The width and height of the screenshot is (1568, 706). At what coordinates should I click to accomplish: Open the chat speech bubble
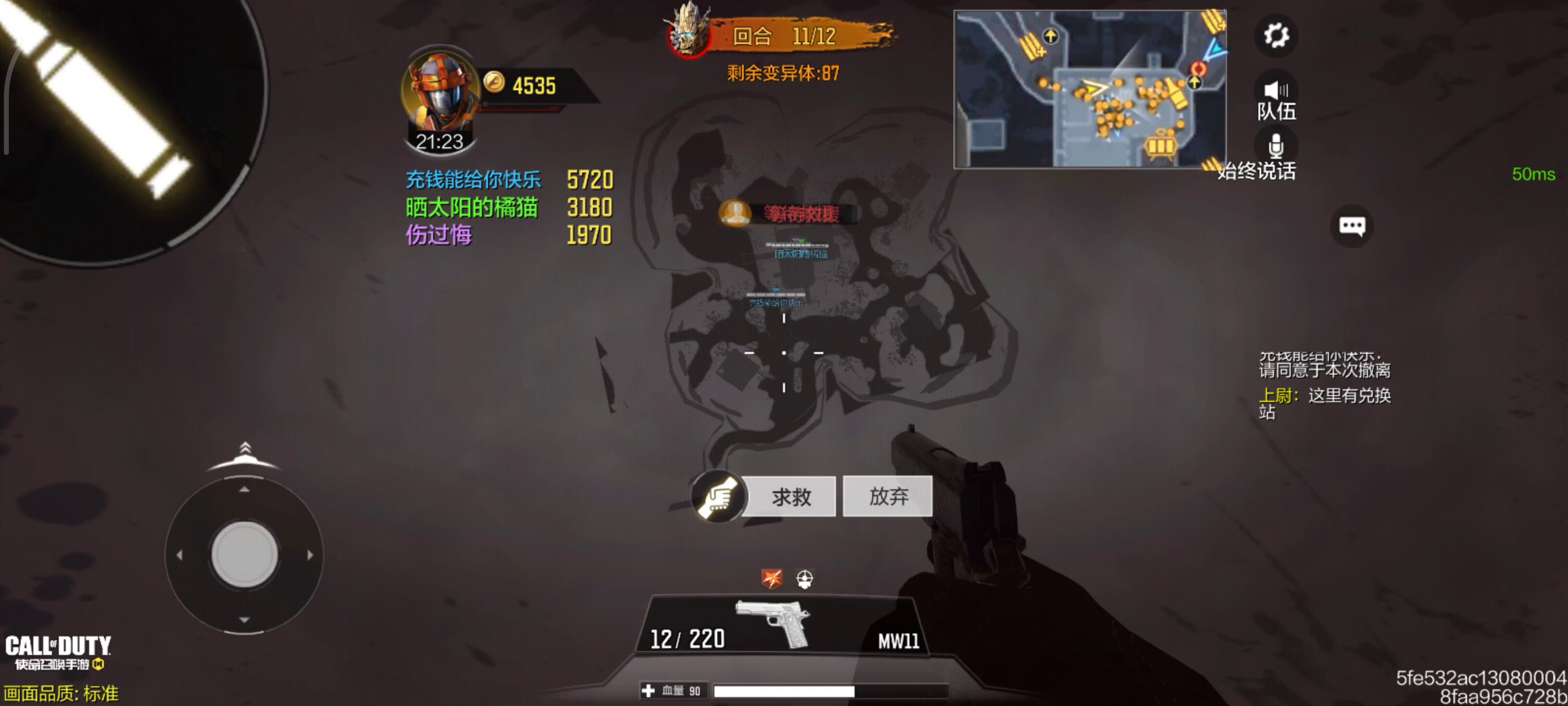[1351, 226]
